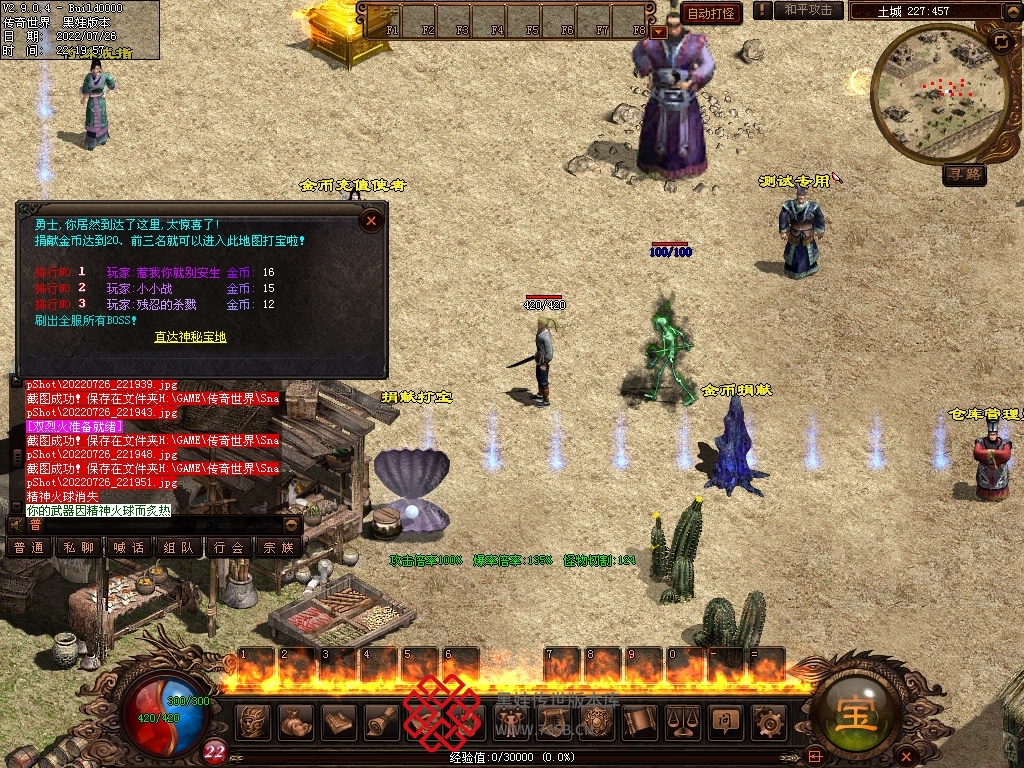Choose the 喊话 shout channel
Screen dimensions: 1024x768
(129, 547)
